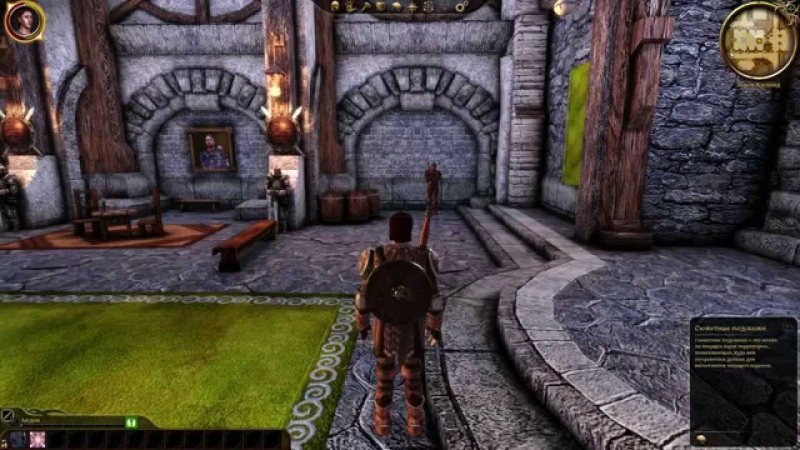Image resolution: width=800 pixels, height=450 pixels.
Task: Click the weapon swap icon above the quickbar
Action: (x=9, y=416)
